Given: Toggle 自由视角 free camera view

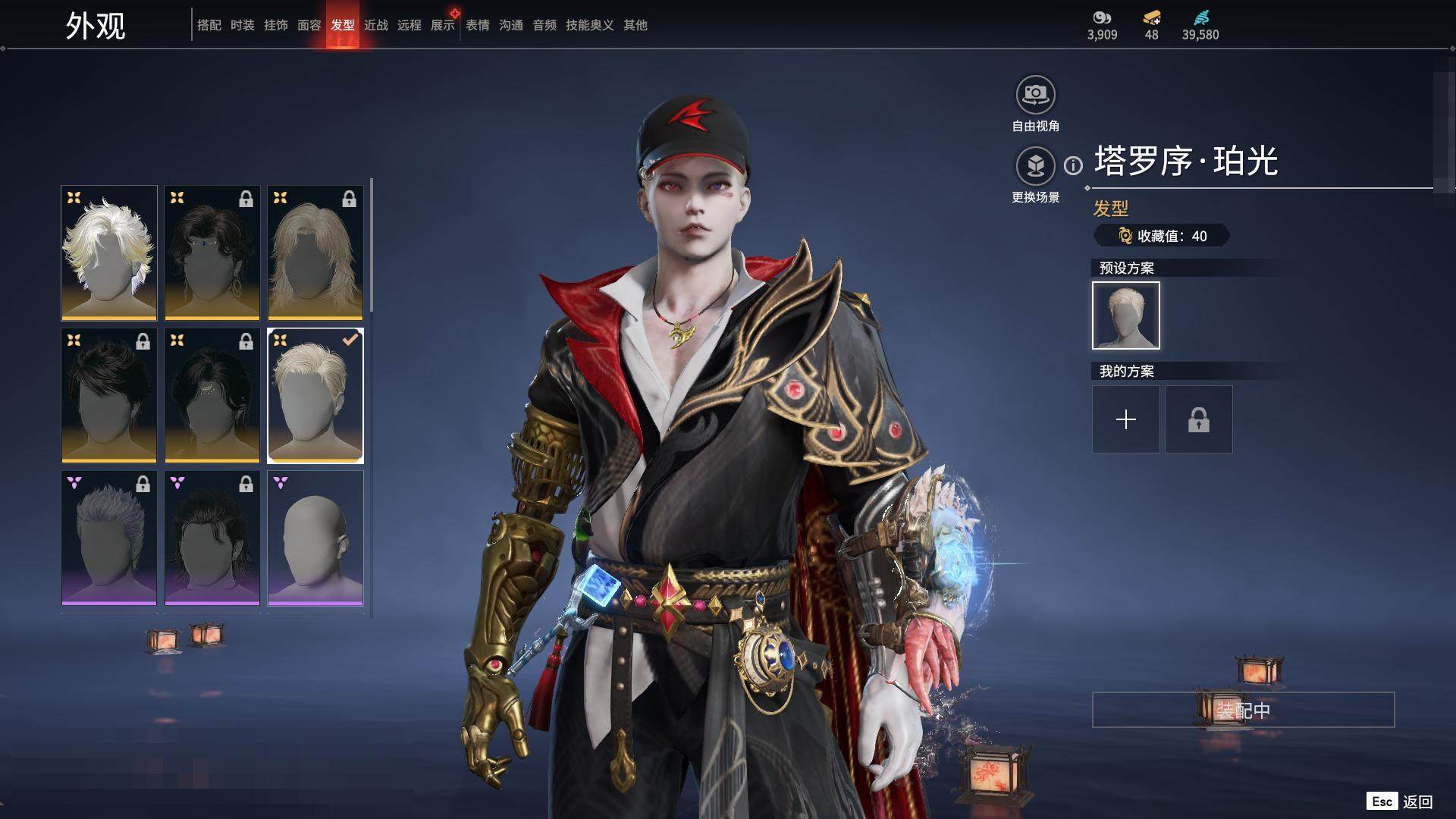Looking at the screenshot, I should pos(1035,95).
